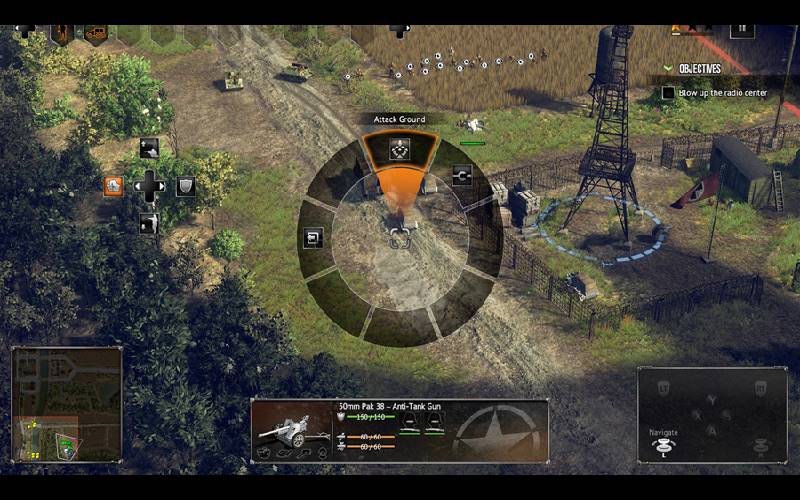Select the Attack Ground radial command

400,150
